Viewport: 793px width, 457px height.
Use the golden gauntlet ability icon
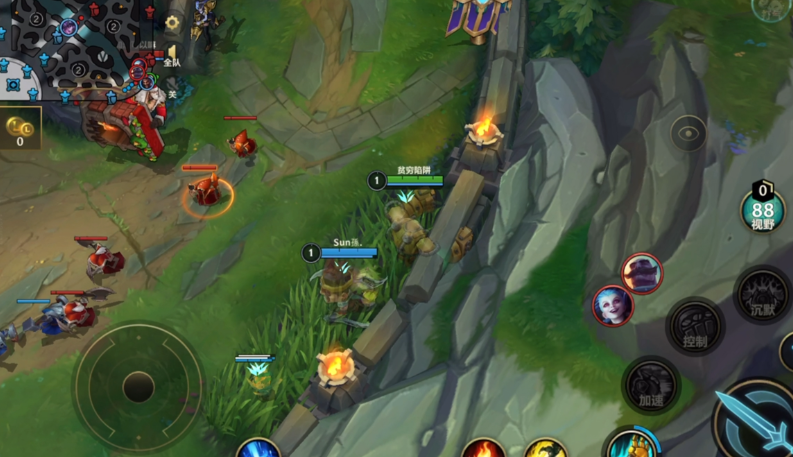pos(631,445)
